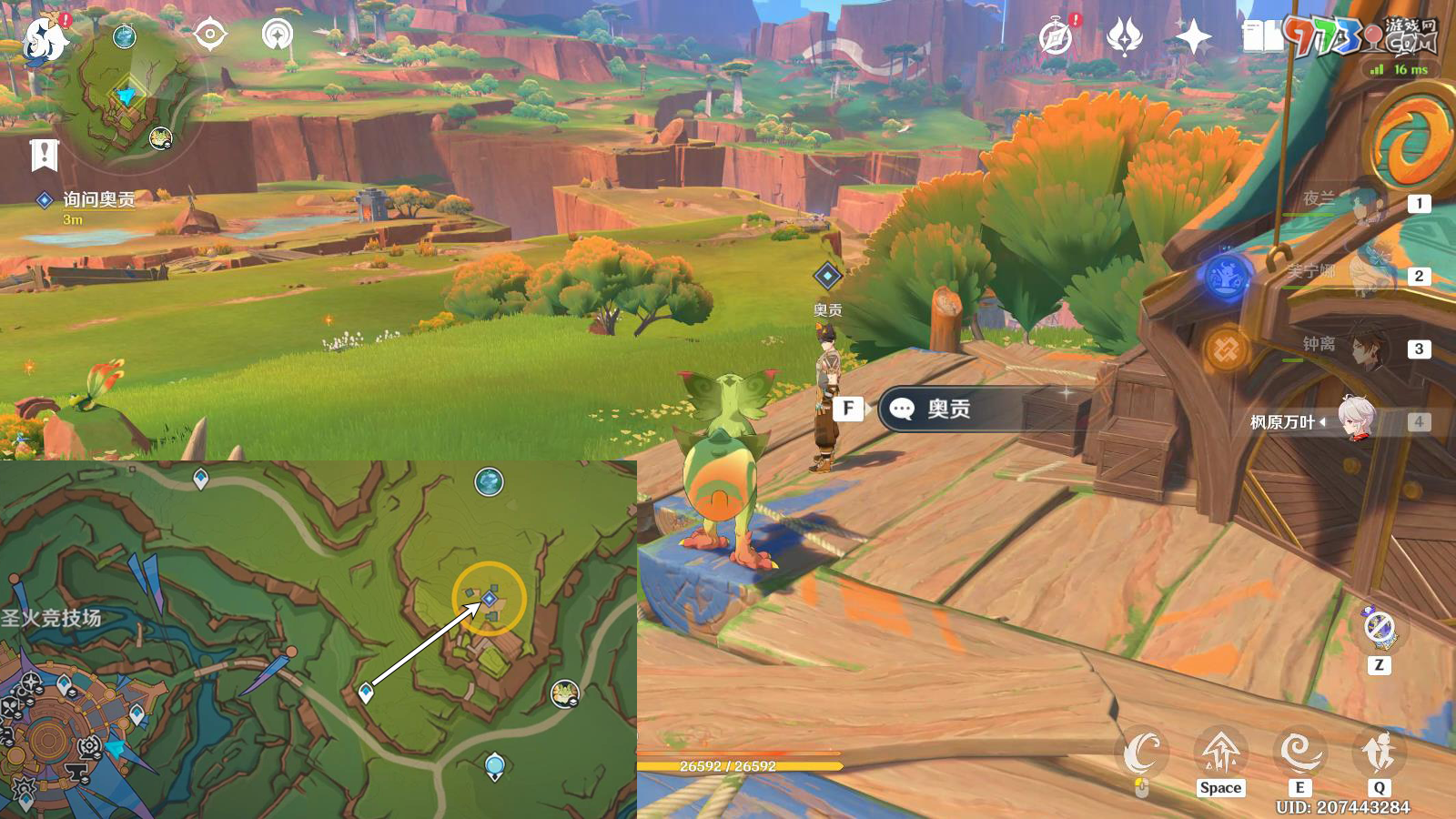Switch to party member 夜兰
Screen dimensions: 1456x819
pyautogui.click(x=1365, y=204)
